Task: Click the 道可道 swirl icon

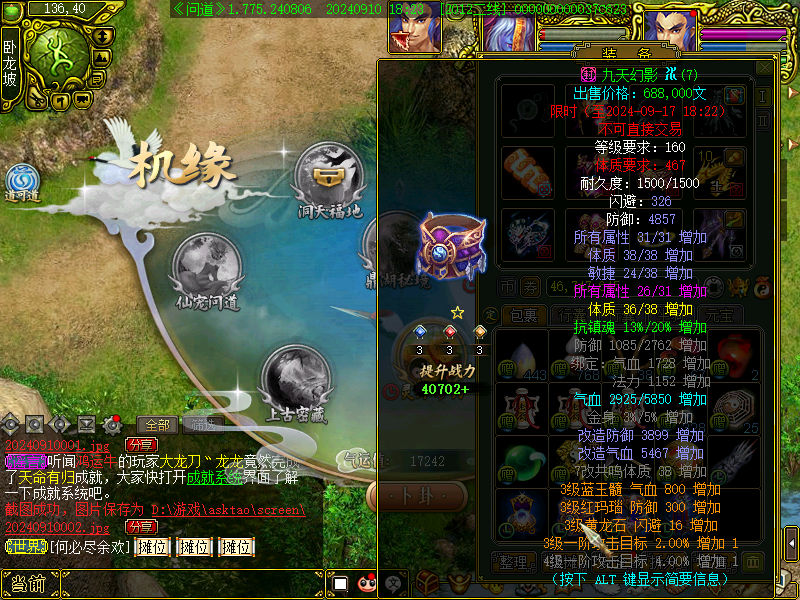Action: coord(22,180)
